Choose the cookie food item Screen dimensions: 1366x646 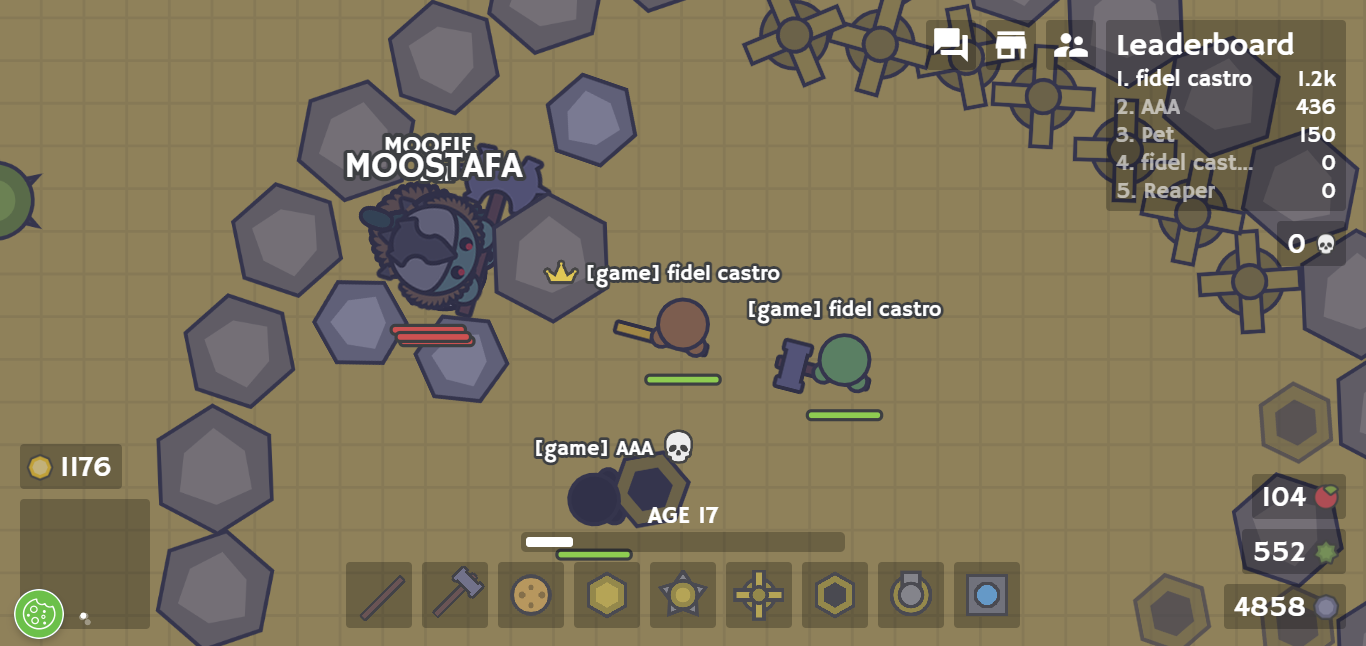point(531,595)
